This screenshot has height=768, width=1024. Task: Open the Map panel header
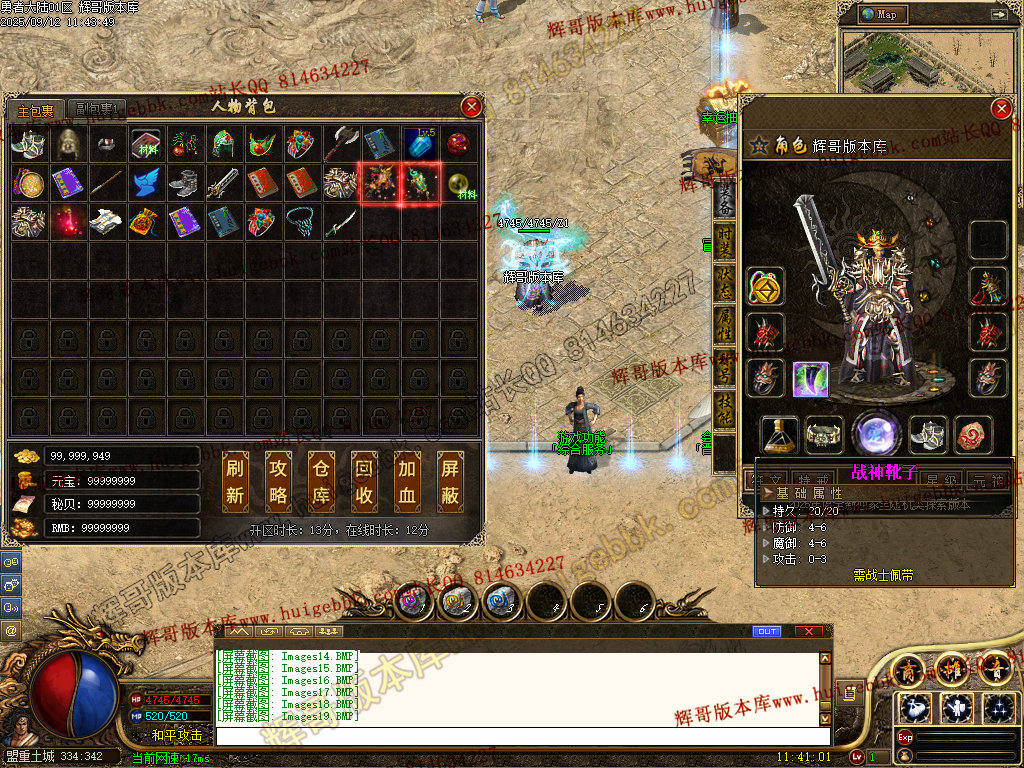coord(886,14)
